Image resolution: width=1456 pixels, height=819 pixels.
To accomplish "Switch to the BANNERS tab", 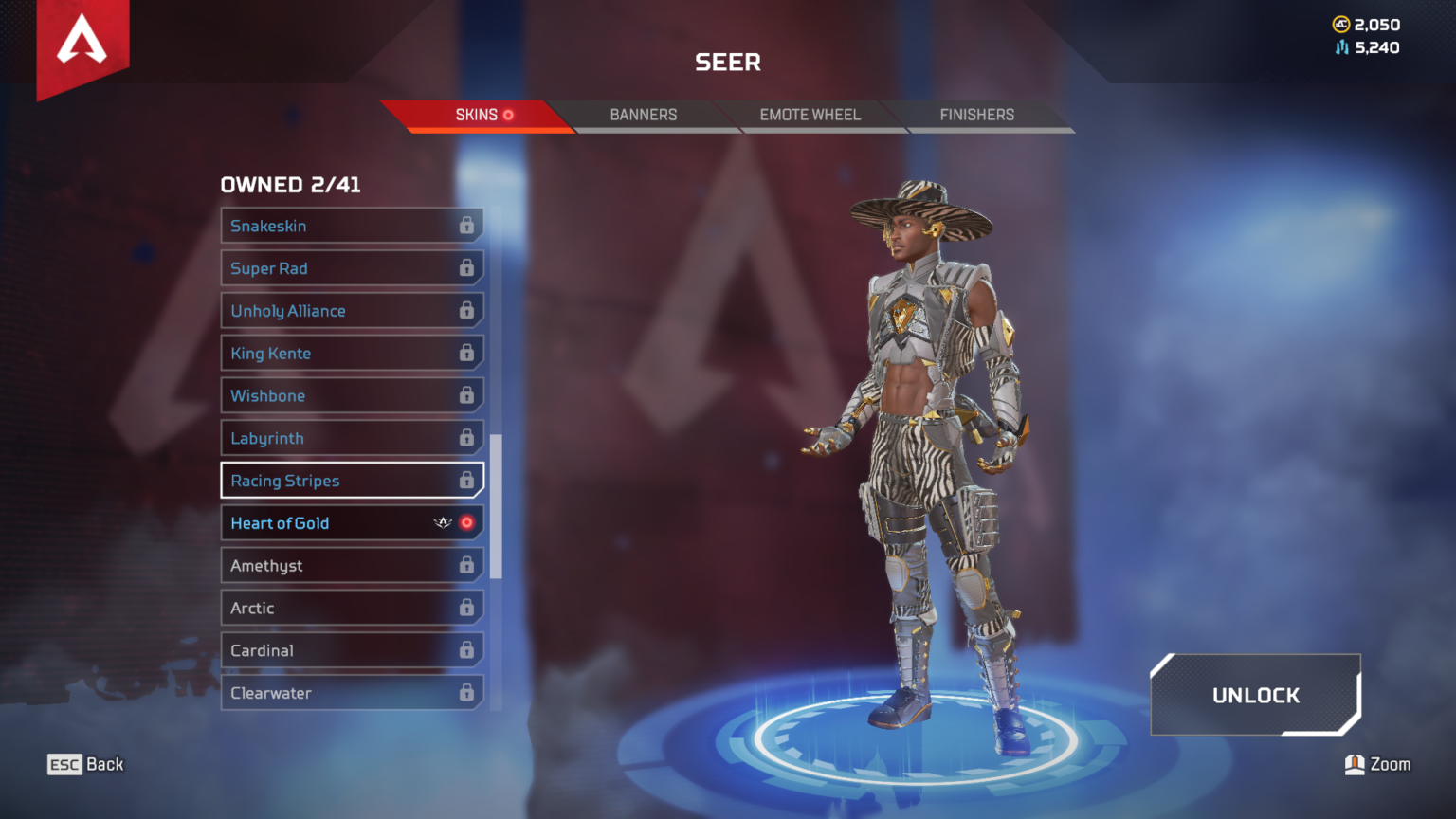I will 643,115.
